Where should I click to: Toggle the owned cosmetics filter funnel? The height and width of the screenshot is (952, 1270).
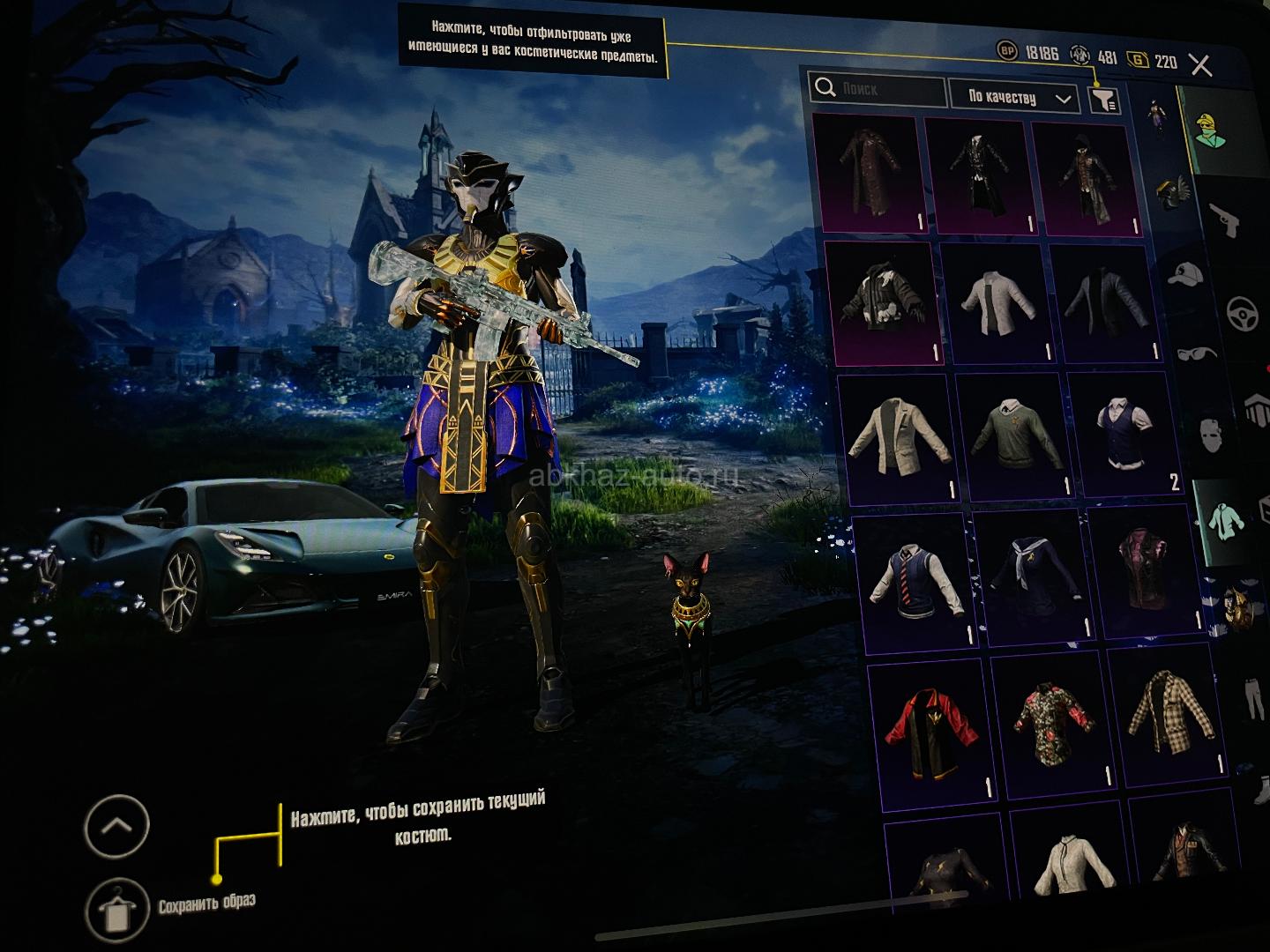(1104, 99)
